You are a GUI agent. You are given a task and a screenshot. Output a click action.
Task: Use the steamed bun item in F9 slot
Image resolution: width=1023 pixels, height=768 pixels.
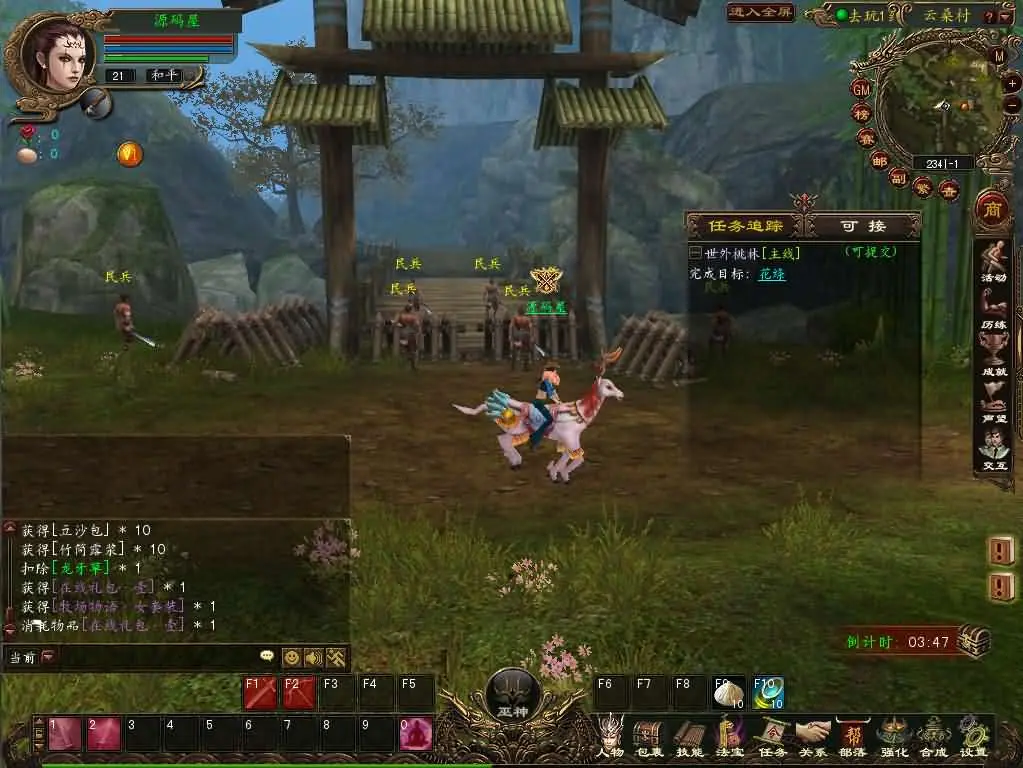[729, 692]
